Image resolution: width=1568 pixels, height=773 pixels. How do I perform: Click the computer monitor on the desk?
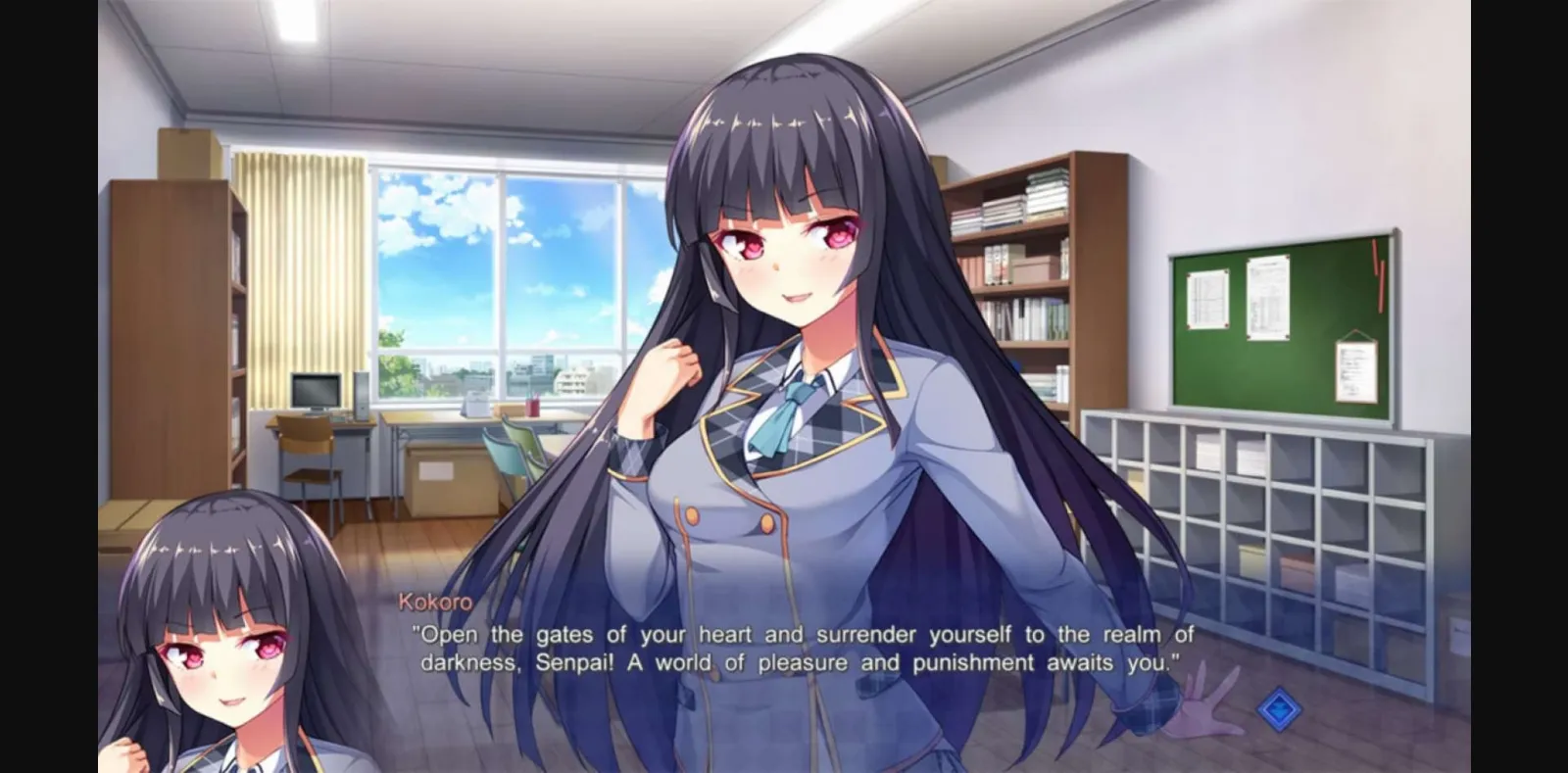tap(314, 392)
